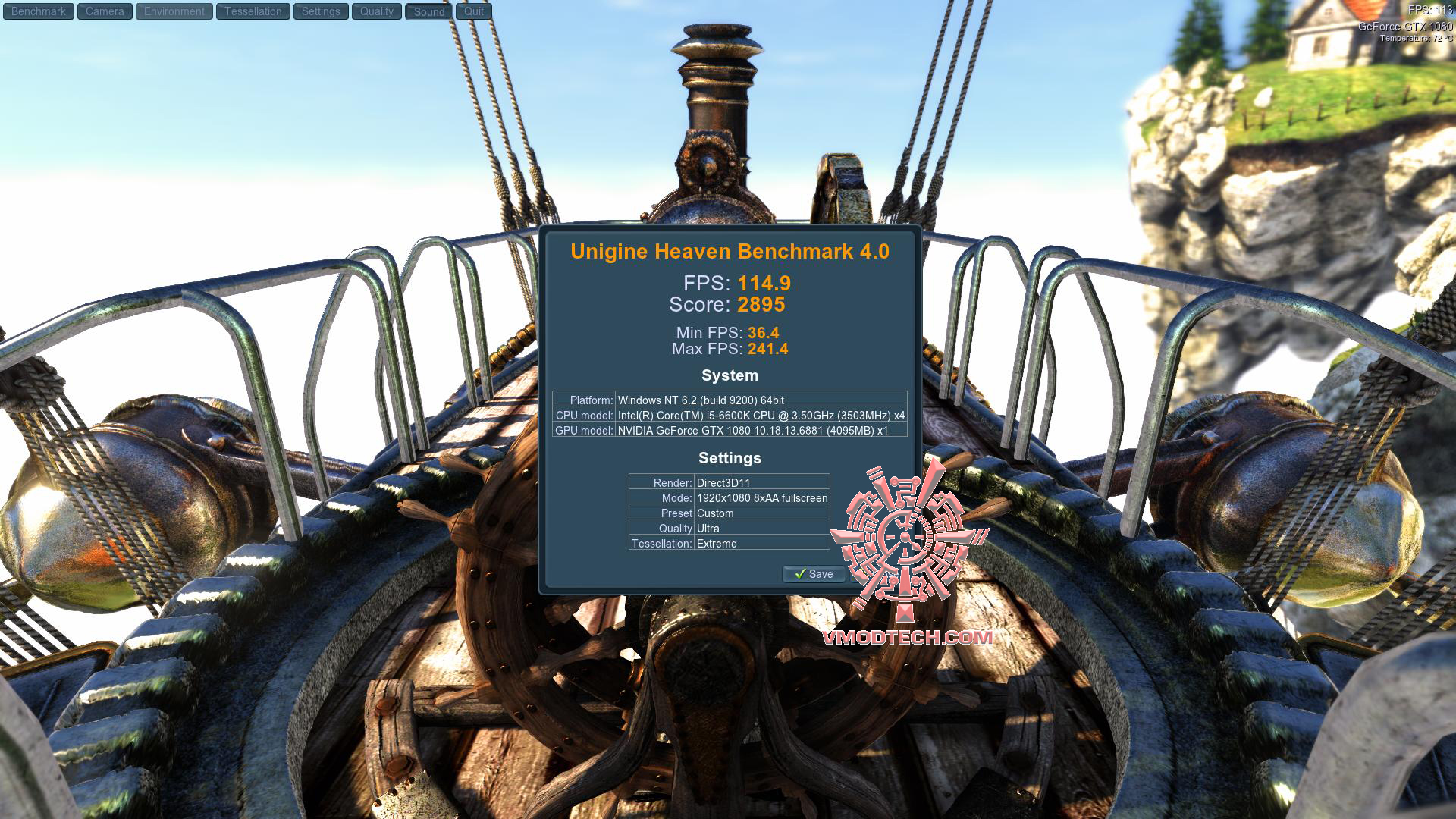Quit the Heaven benchmark
The width and height of the screenshot is (1456, 819).
pyautogui.click(x=474, y=11)
